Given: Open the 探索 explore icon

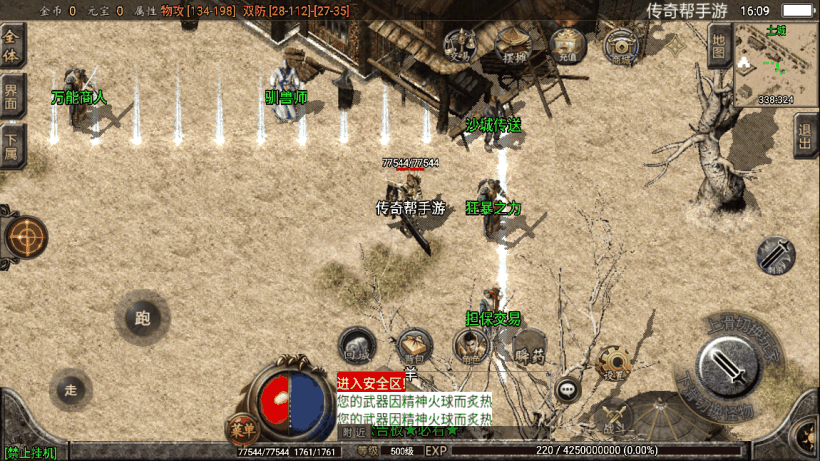Looking at the screenshot, I should point(514,44).
